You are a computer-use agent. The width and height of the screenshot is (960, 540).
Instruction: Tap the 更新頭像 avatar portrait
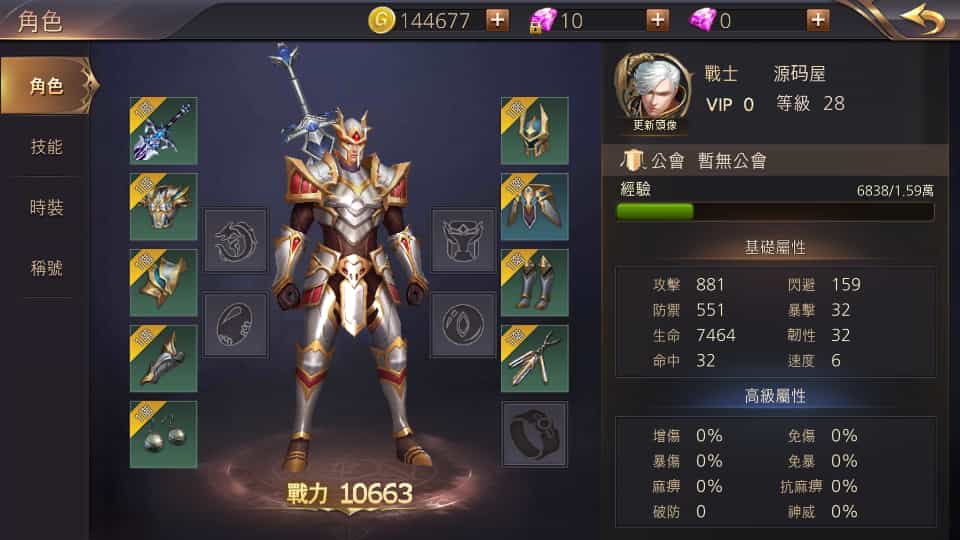point(654,94)
